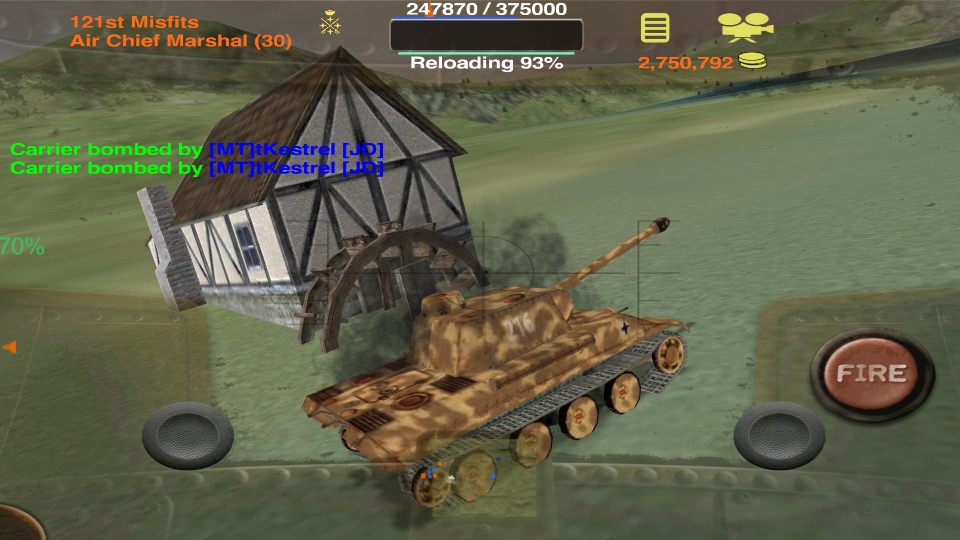Touch the right virtual joystick pad
Screen dimensions: 960x540
[779, 435]
